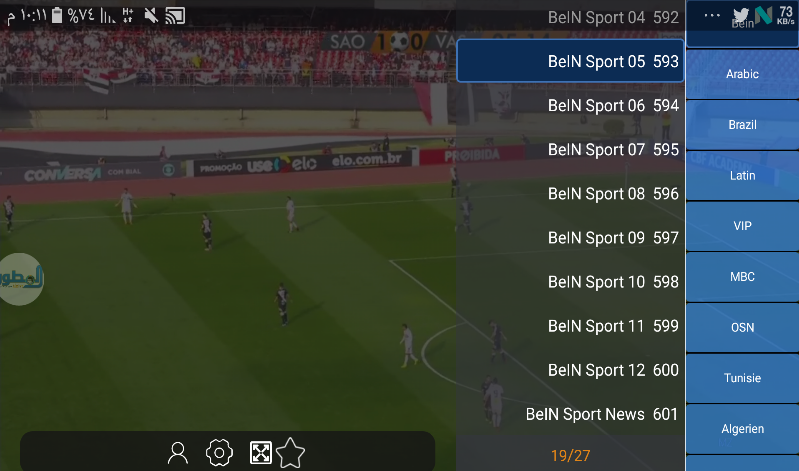Click the highlighted BeIN Sport 05 row

571,61
